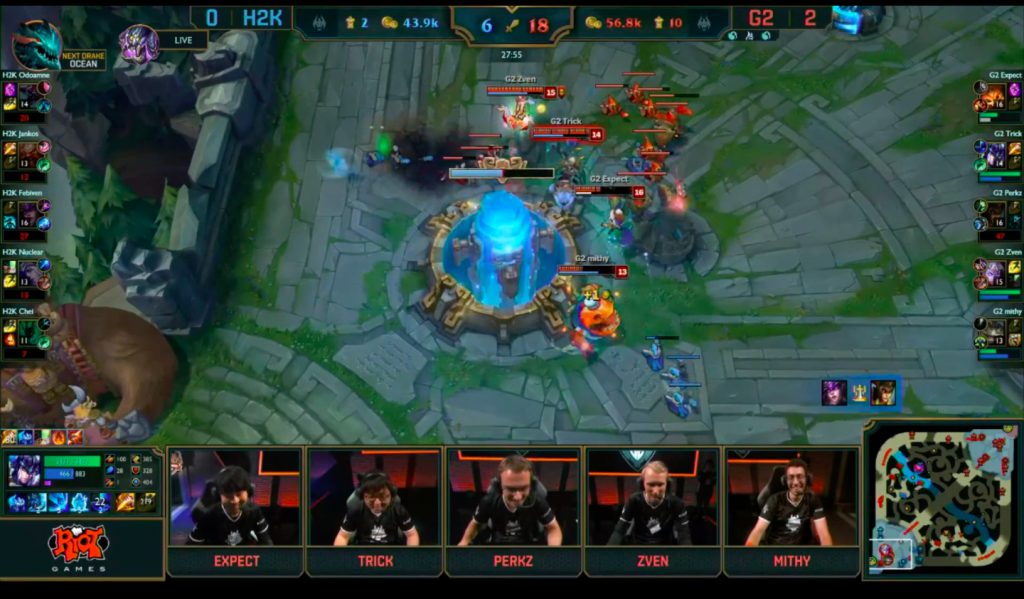The image size is (1024, 599).
Task: Select G2 Perkz's scoreboard panel
Action: click(x=998, y=213)
